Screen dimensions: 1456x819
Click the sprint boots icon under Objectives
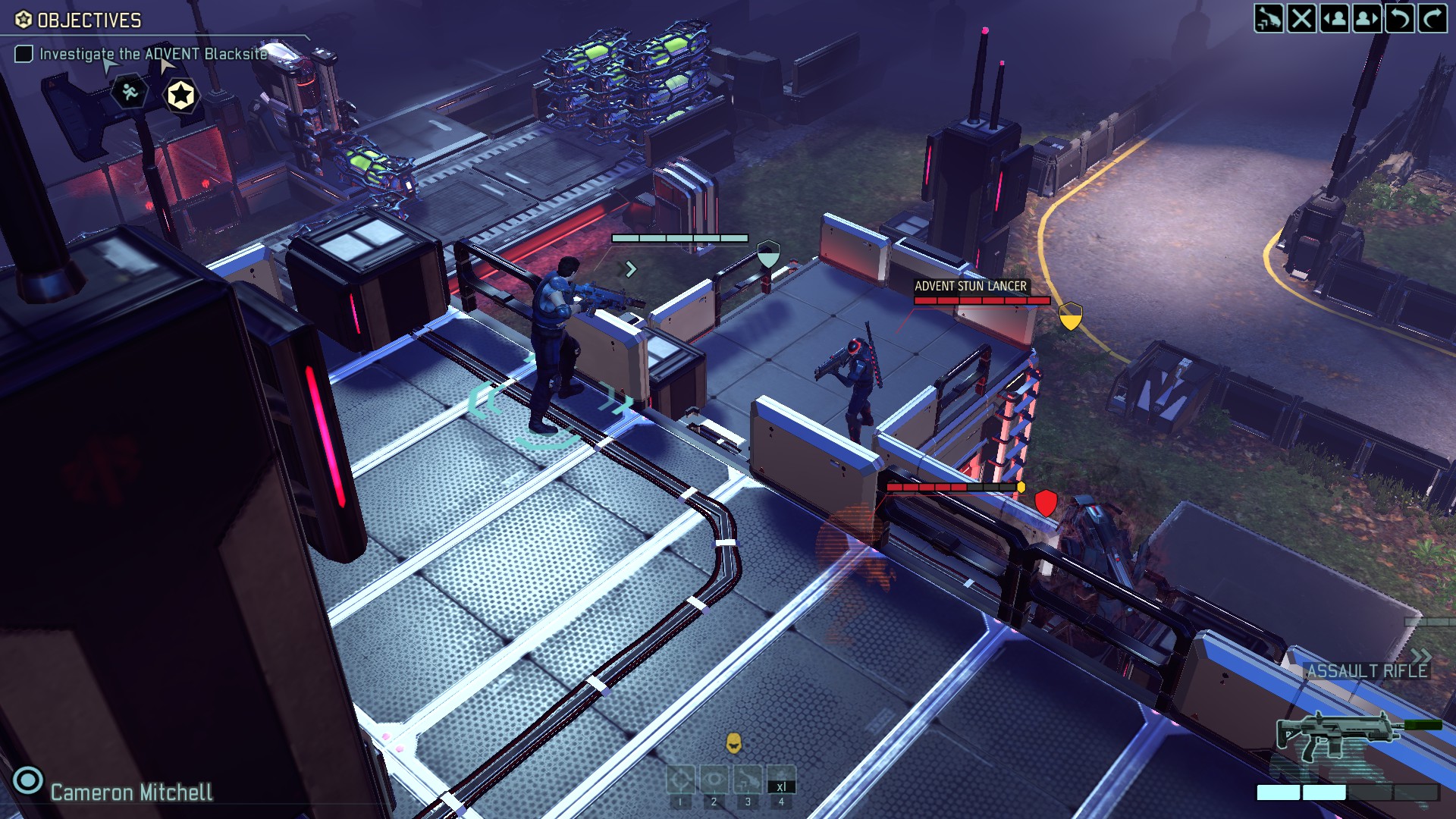coord(130,93)
